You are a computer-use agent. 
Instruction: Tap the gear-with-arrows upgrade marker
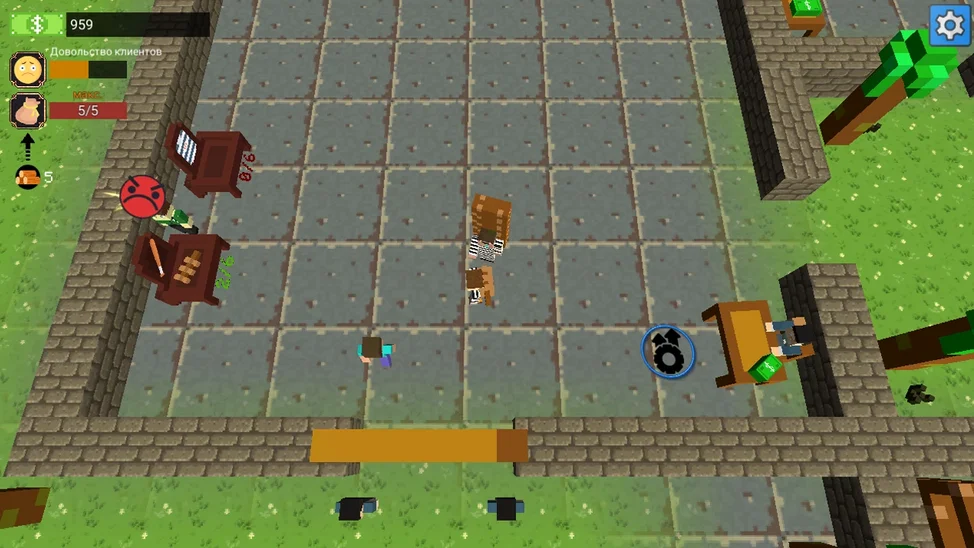click(x=668, y=351)
